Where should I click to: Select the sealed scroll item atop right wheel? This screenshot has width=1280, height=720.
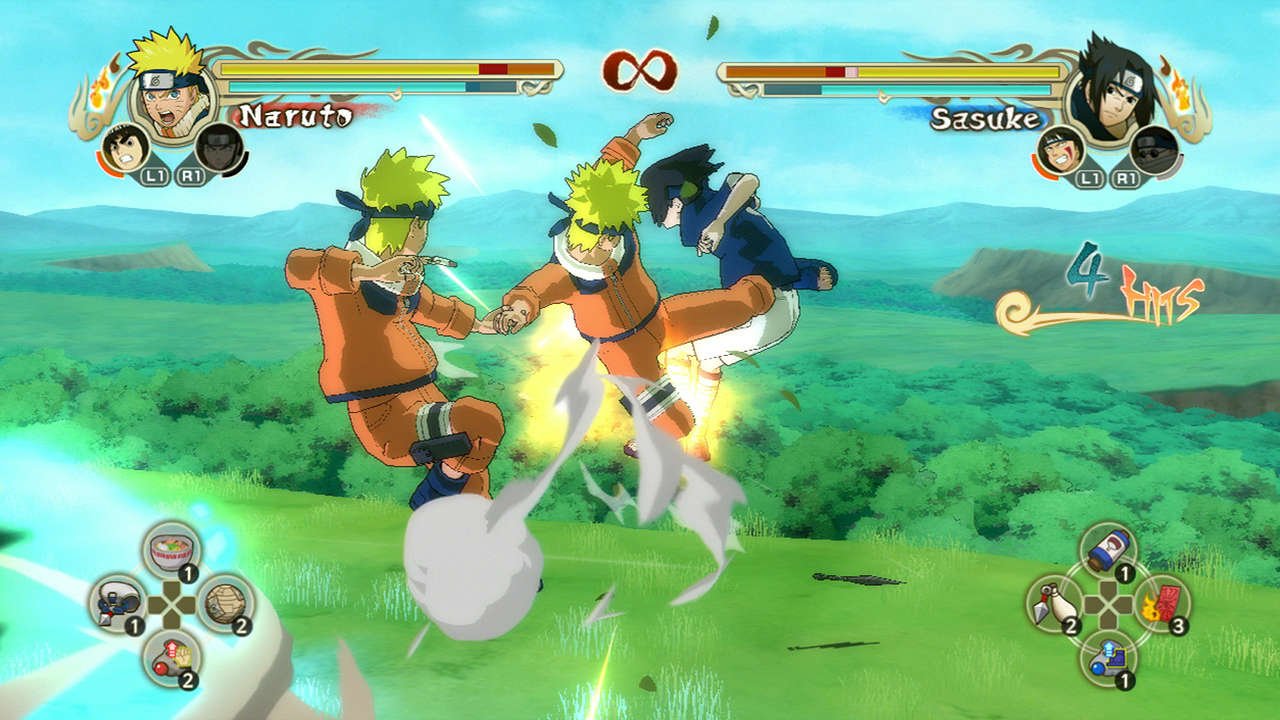tap(1109, 548)
